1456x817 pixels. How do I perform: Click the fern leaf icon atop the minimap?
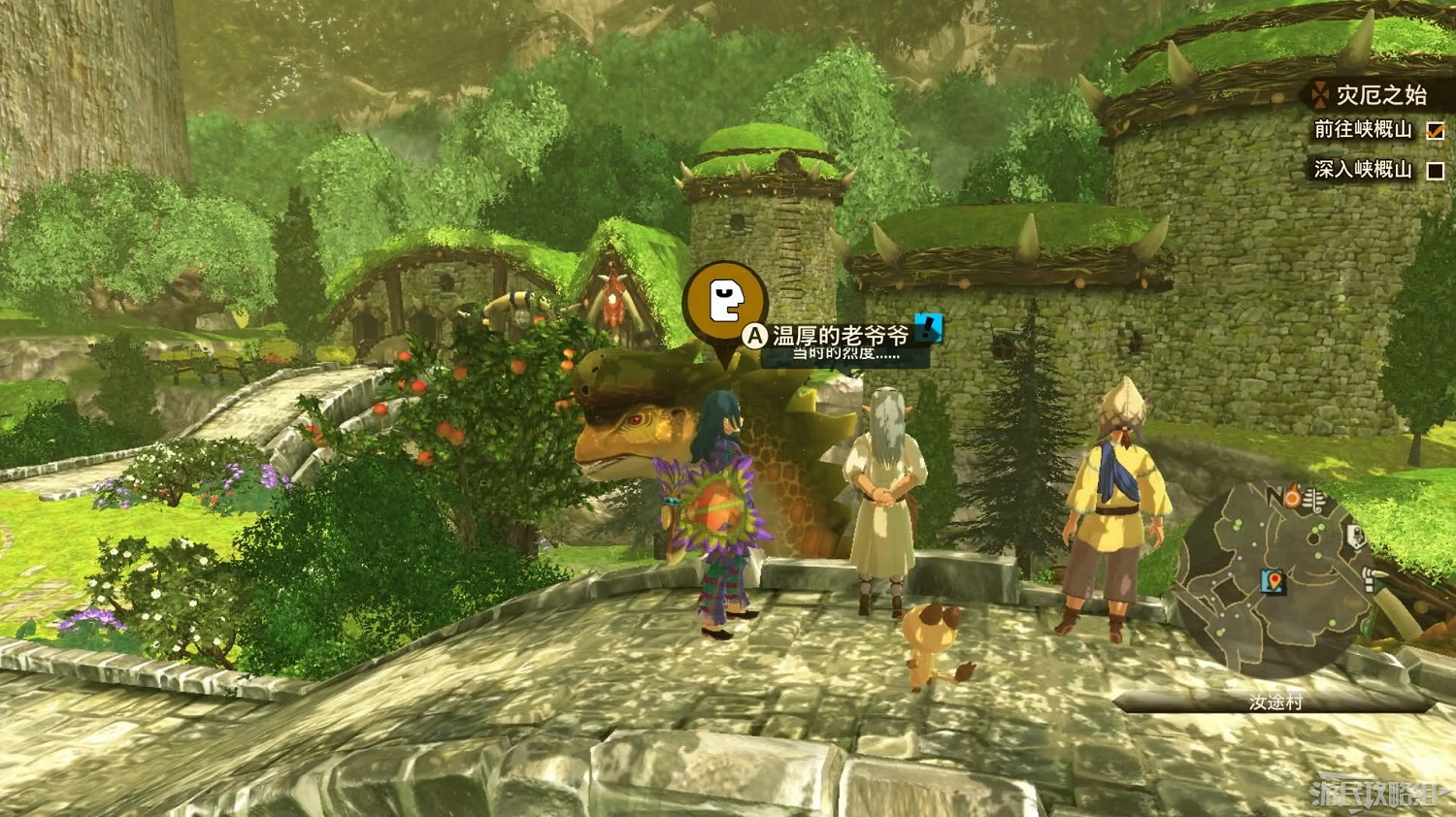click(x=1313, y=500)
